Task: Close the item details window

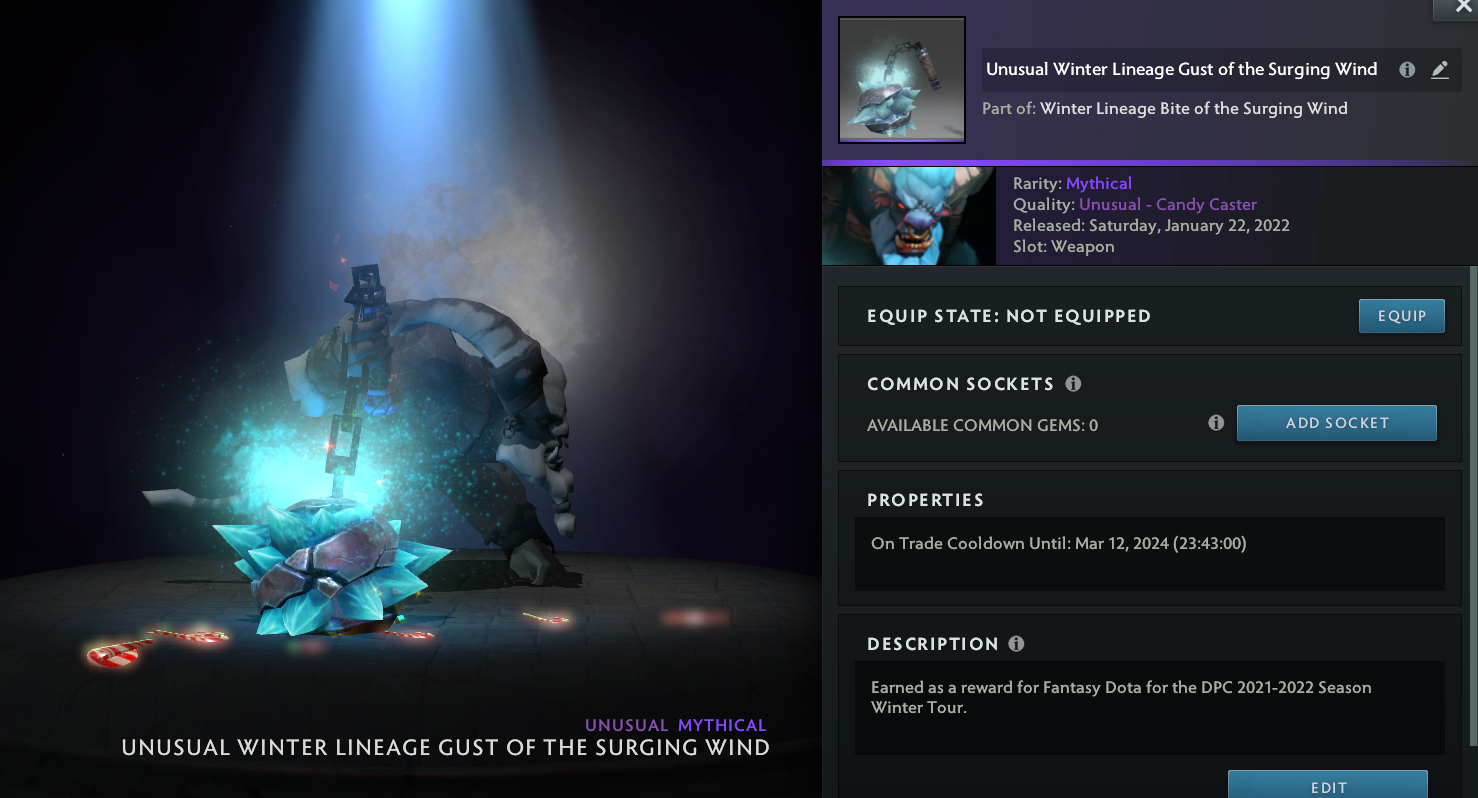Action: (1463, 6)
